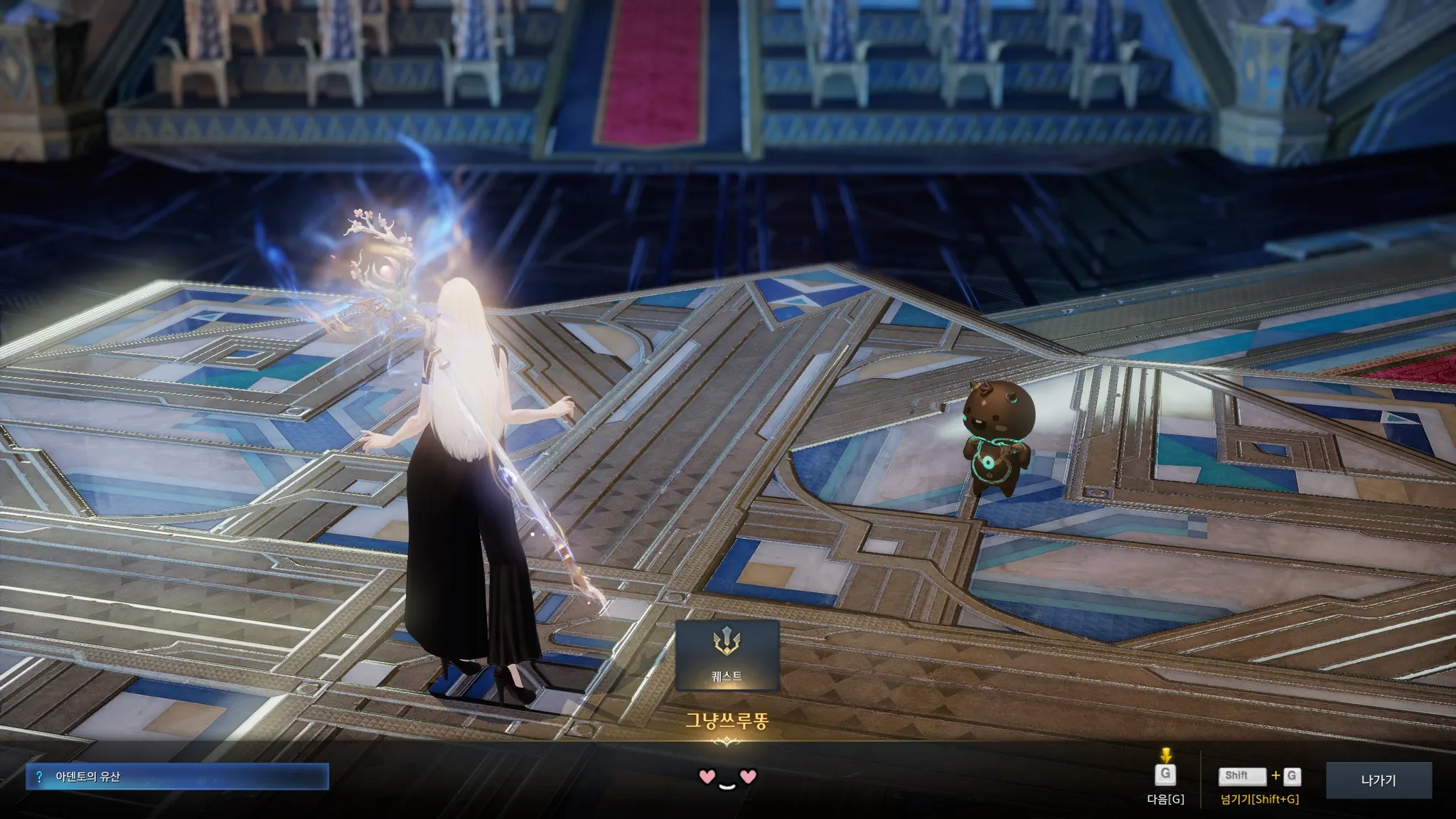Exit the conversation with 나가기
The width and height of the screenshot is (1456, 819).
[x=1378, y=780]
